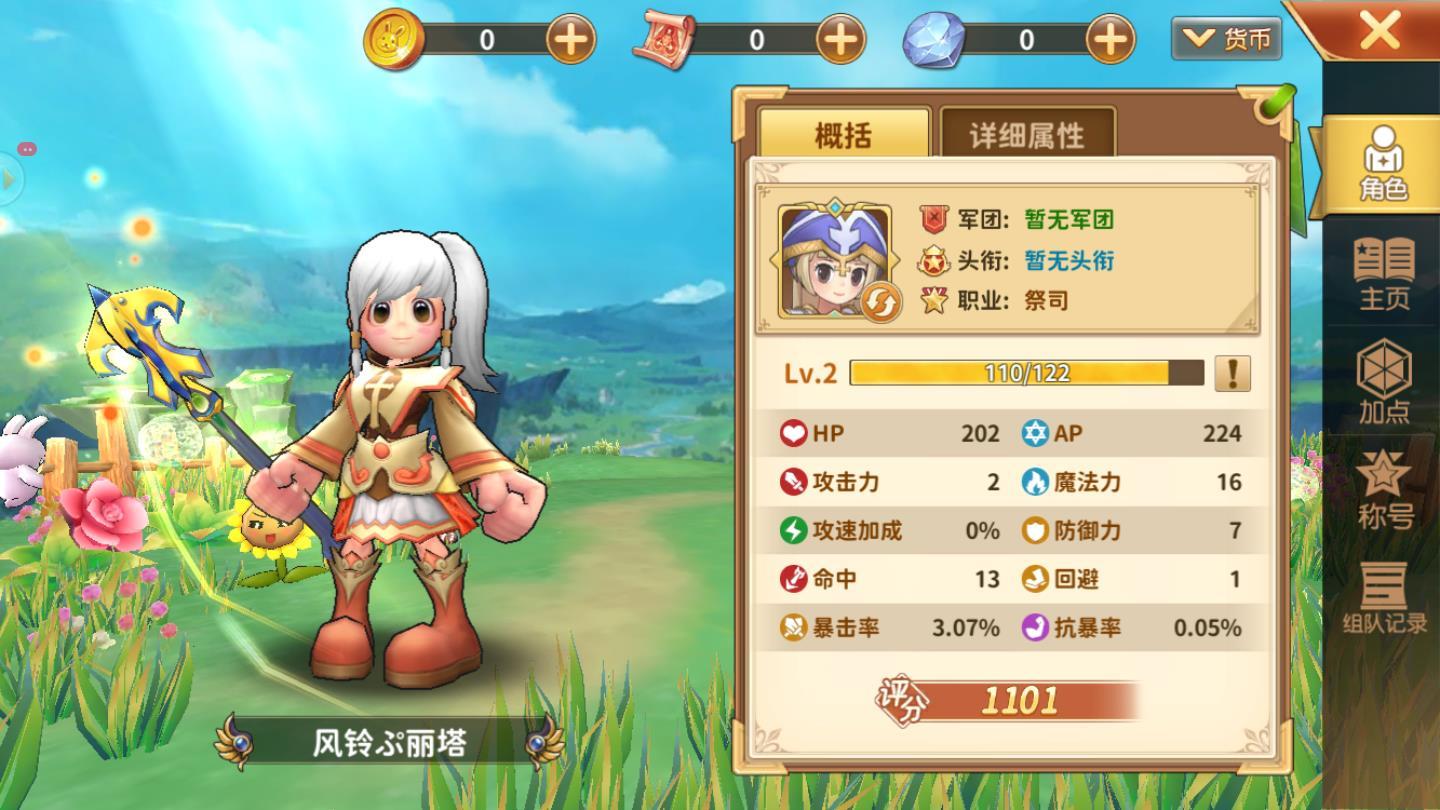
Task: Click the Lv.2 experience progress bar
Action: tap(1020, 372)
